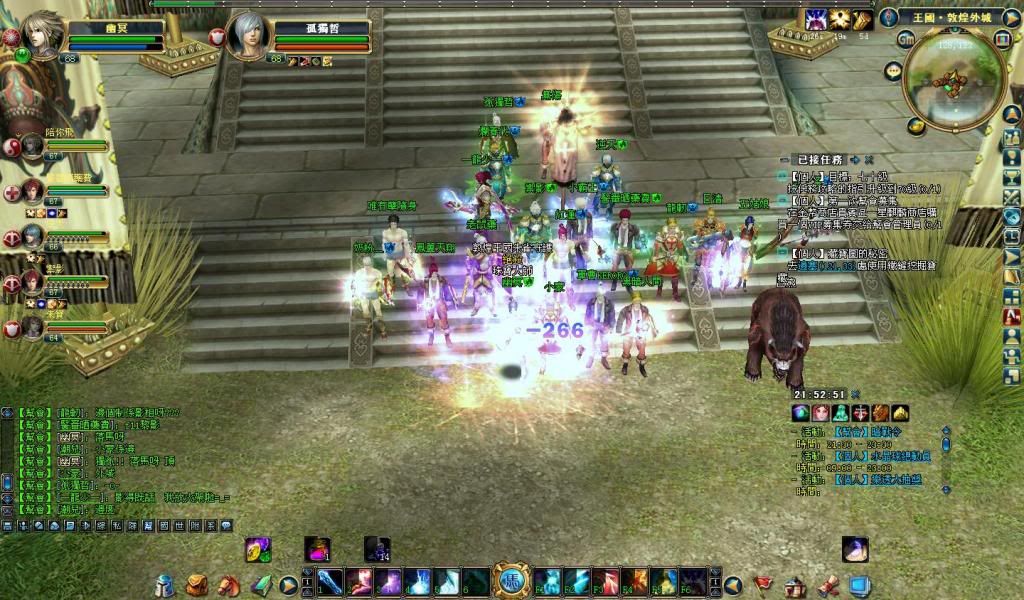Select quest 目標: 七十級 in tracker
The height and width of the screenshot is (600, 1024).
[x=842, y=175]
